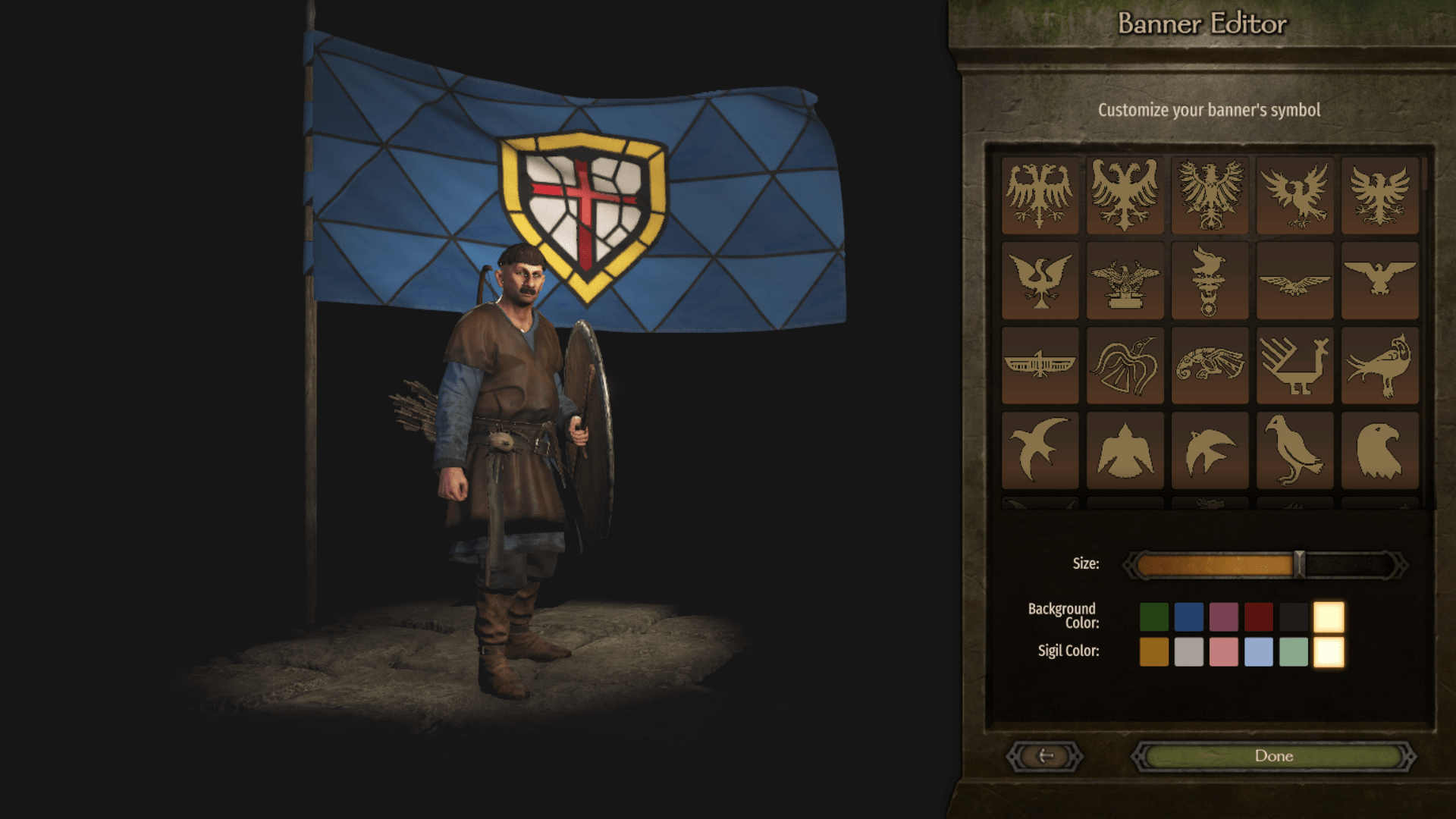Select the standing falcon sigil
This screenshot has height=819, width=1456.
pyautogui.click(x=1294, y=449)
